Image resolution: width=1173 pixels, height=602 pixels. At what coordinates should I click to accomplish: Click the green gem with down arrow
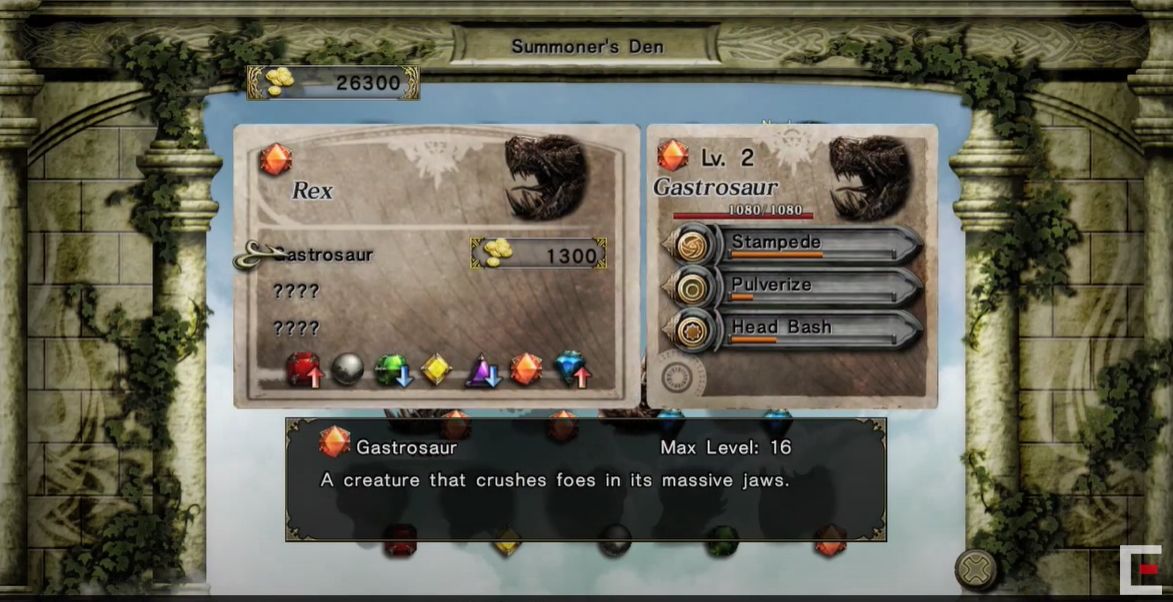coord(392,370)
